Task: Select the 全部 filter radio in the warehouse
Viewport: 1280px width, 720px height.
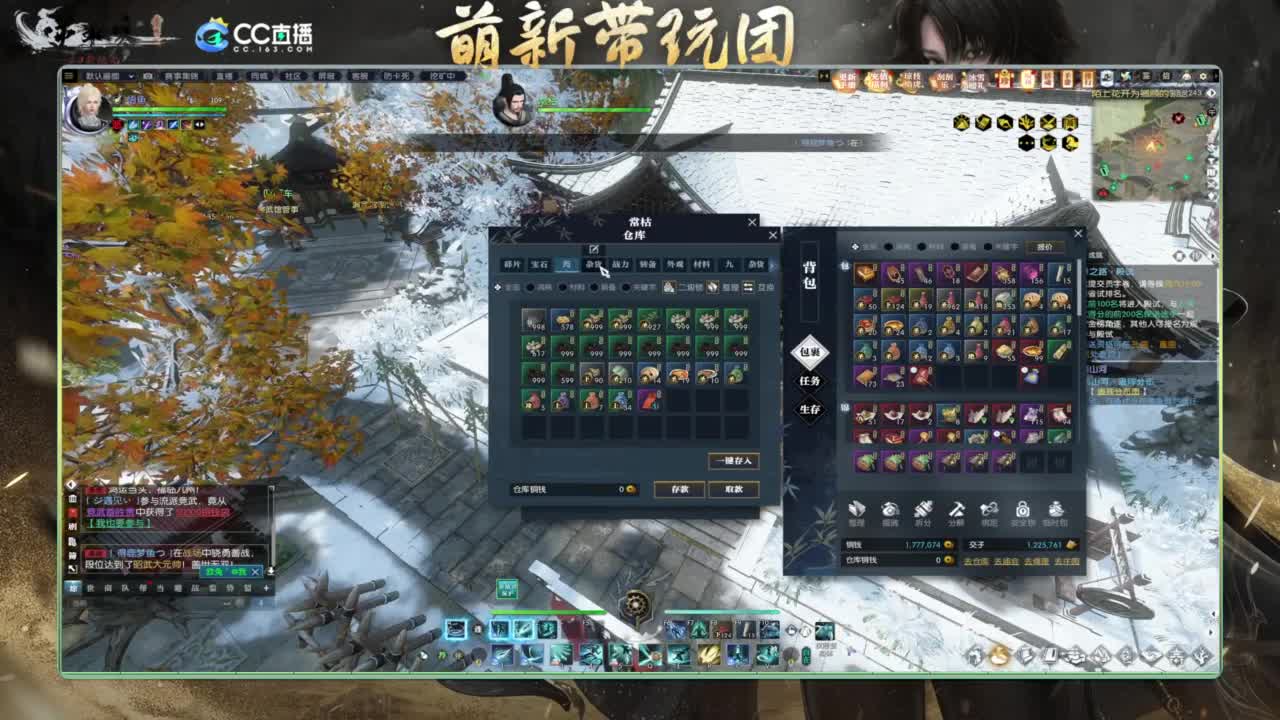Action: point(497,289)
